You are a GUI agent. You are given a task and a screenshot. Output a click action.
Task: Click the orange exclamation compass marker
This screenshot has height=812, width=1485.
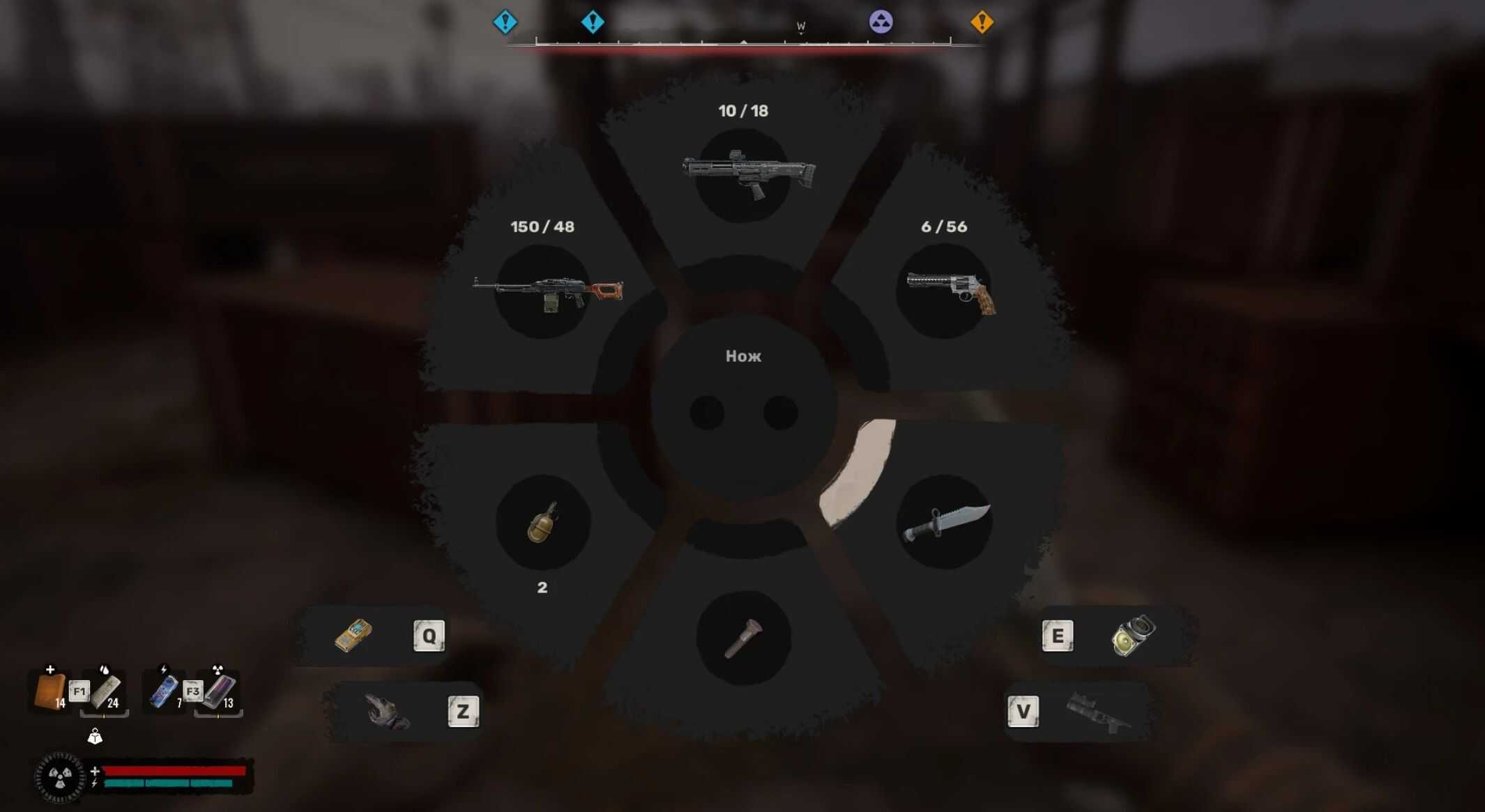pyautogui.click(x=982, y=22)
